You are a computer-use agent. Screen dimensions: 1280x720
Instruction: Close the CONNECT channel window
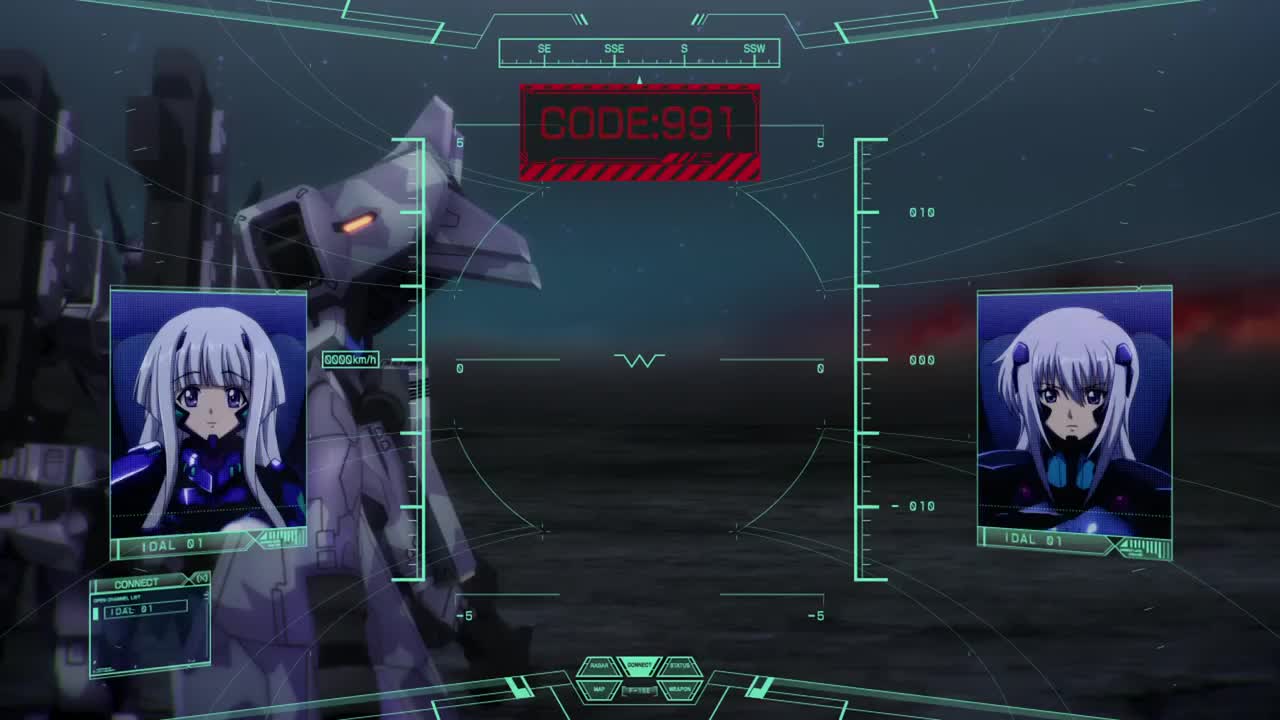click(202, 578)
